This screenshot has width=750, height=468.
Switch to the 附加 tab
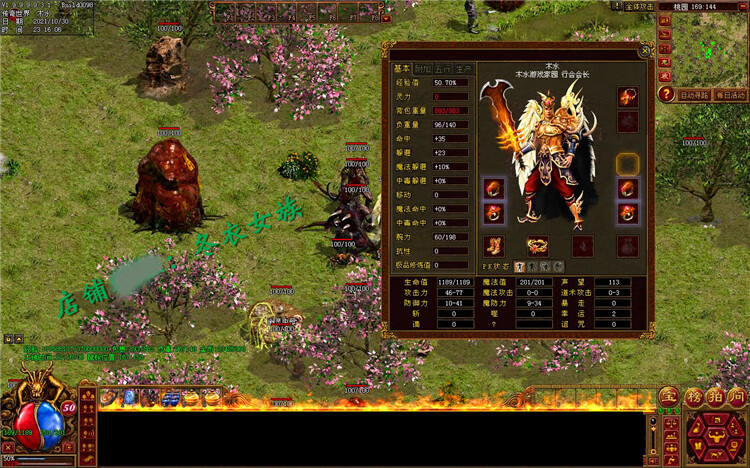tap(423, 69)
